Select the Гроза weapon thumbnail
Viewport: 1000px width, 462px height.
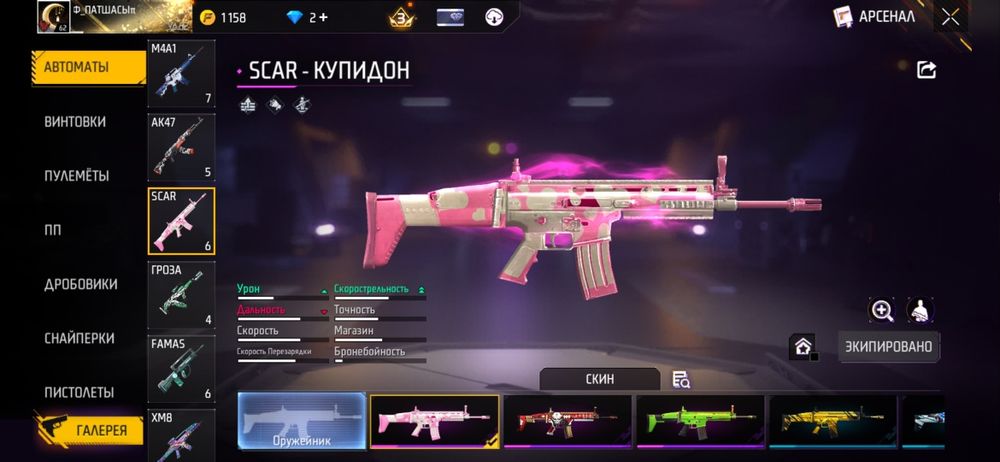point(181,294)
